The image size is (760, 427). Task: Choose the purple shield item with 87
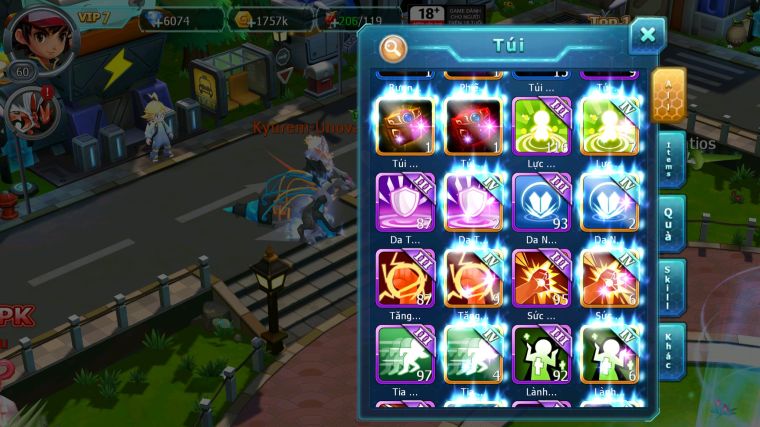404,201
